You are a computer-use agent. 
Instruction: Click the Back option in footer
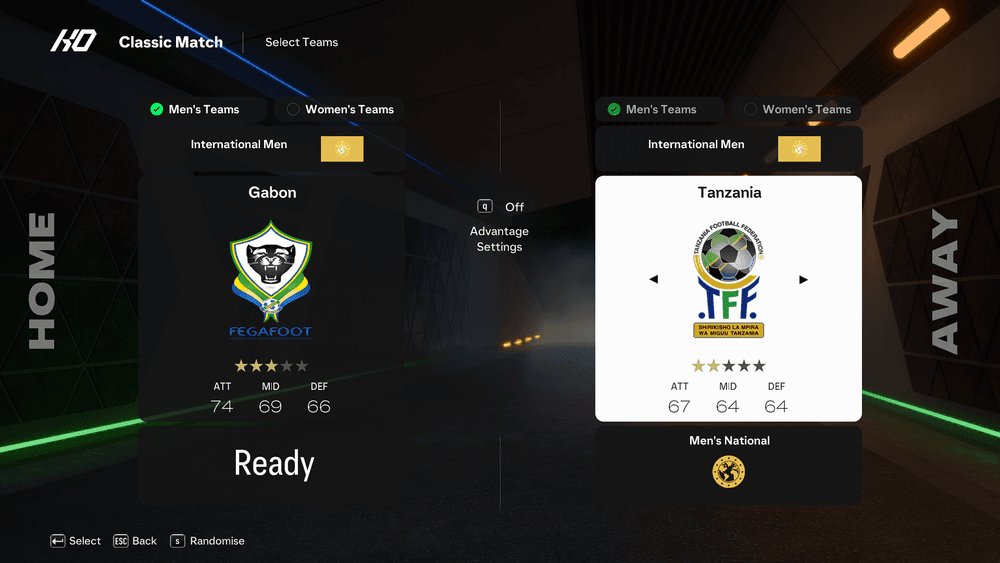point(135,541)
